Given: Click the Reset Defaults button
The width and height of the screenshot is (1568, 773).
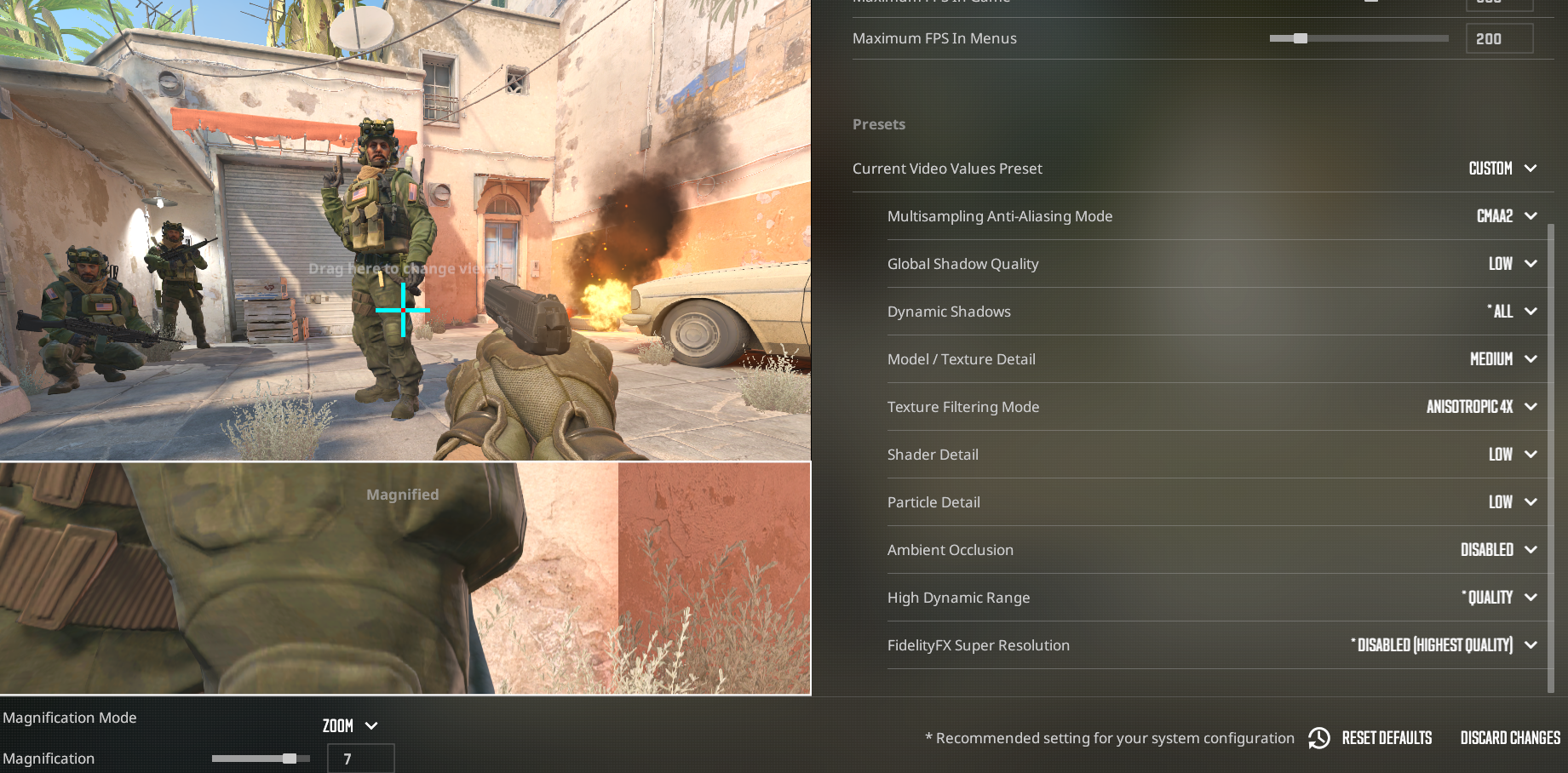Looking at the screenshot, I should tap(1371, 738).
